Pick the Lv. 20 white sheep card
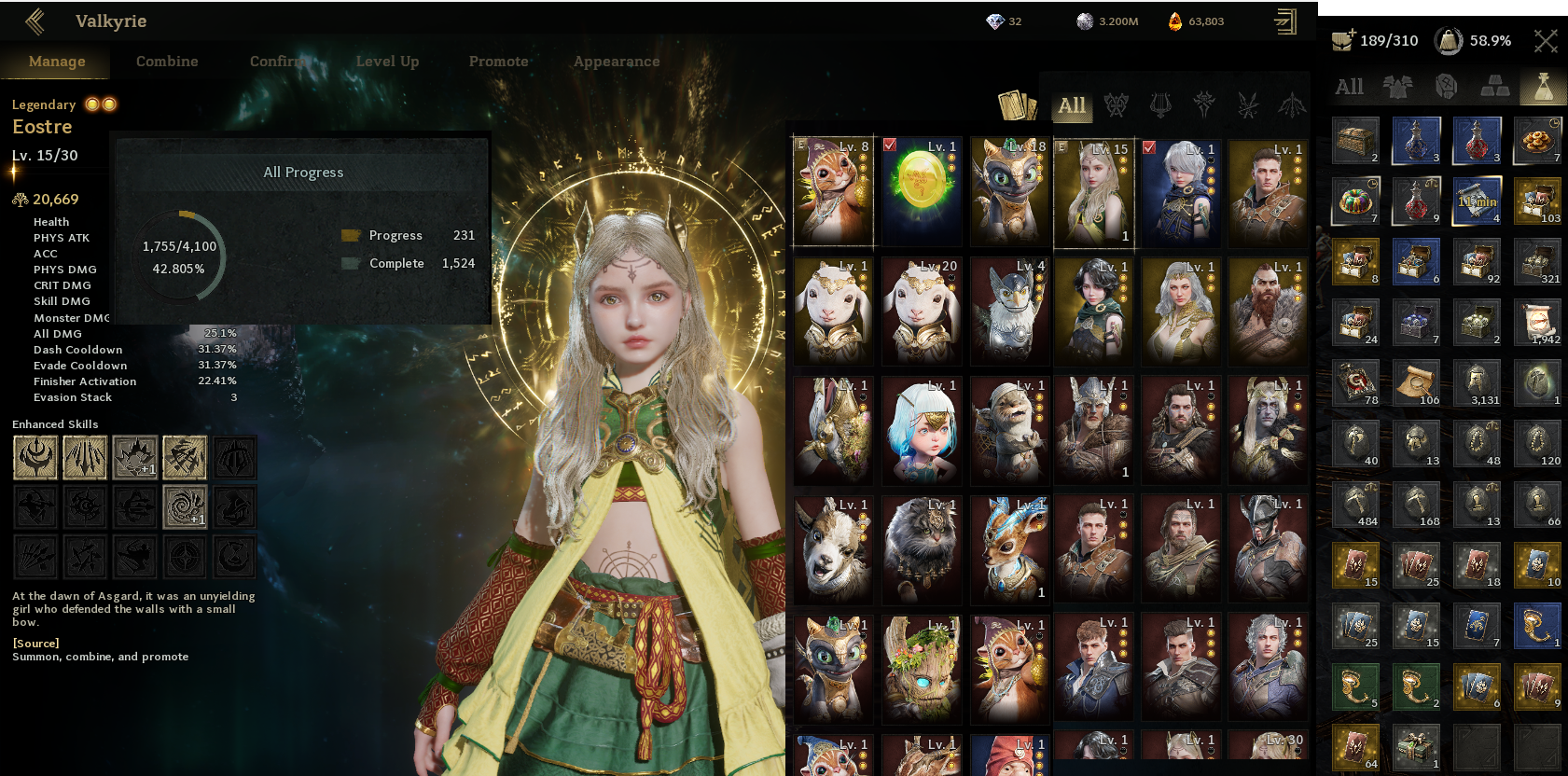Screen dimensions: 1568x776 (921, 311)
